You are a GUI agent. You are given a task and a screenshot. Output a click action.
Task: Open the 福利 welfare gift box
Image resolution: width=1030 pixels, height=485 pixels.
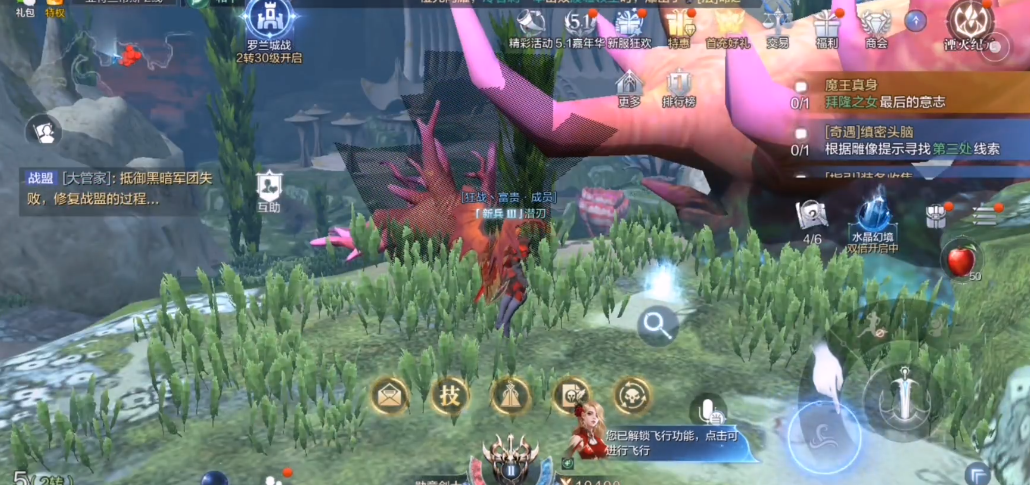click(x=826, y=25)
